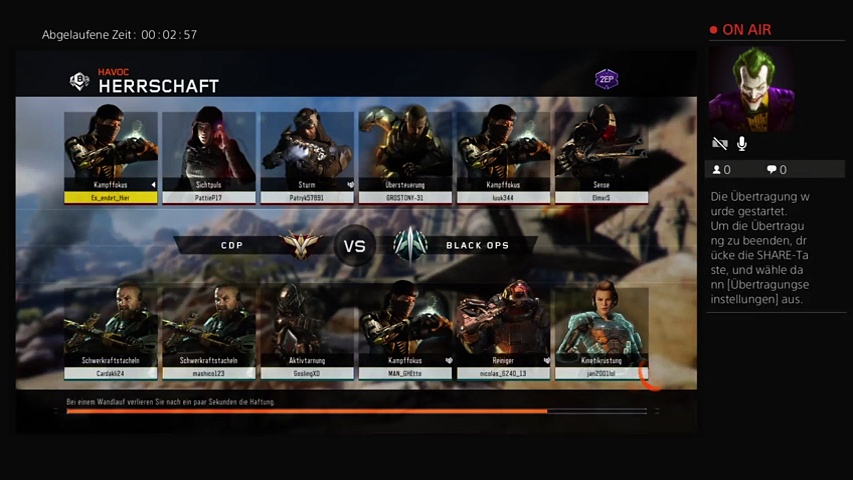Open GROSTONY-31's Übersteuerung player card
Viewport: 853px width, 480px height.
(405, 156)
